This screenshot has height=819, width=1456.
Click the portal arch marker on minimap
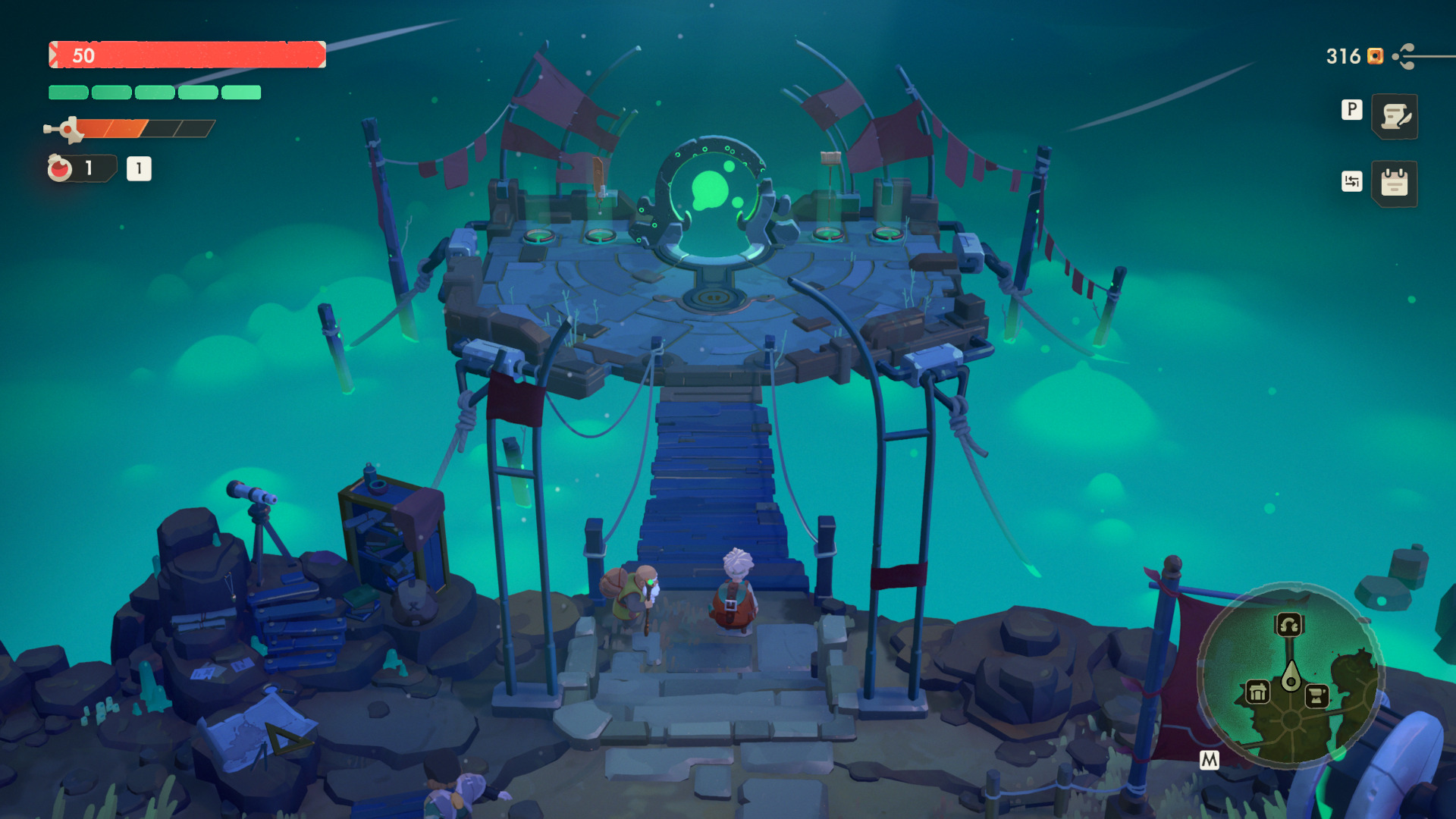(x=1289, y=625)
